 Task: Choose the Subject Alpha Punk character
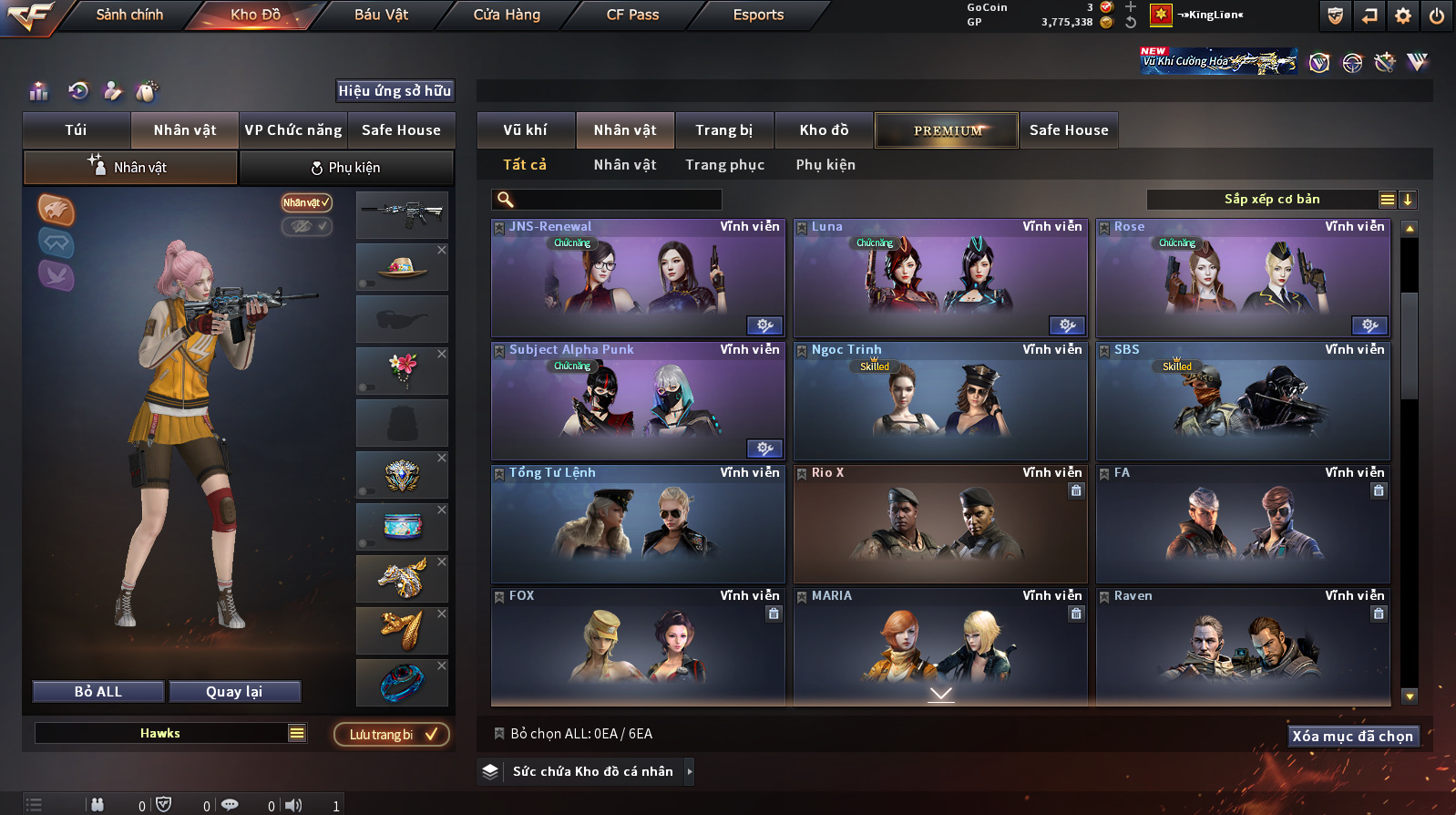pyautogui.click(x=638, y=401)
